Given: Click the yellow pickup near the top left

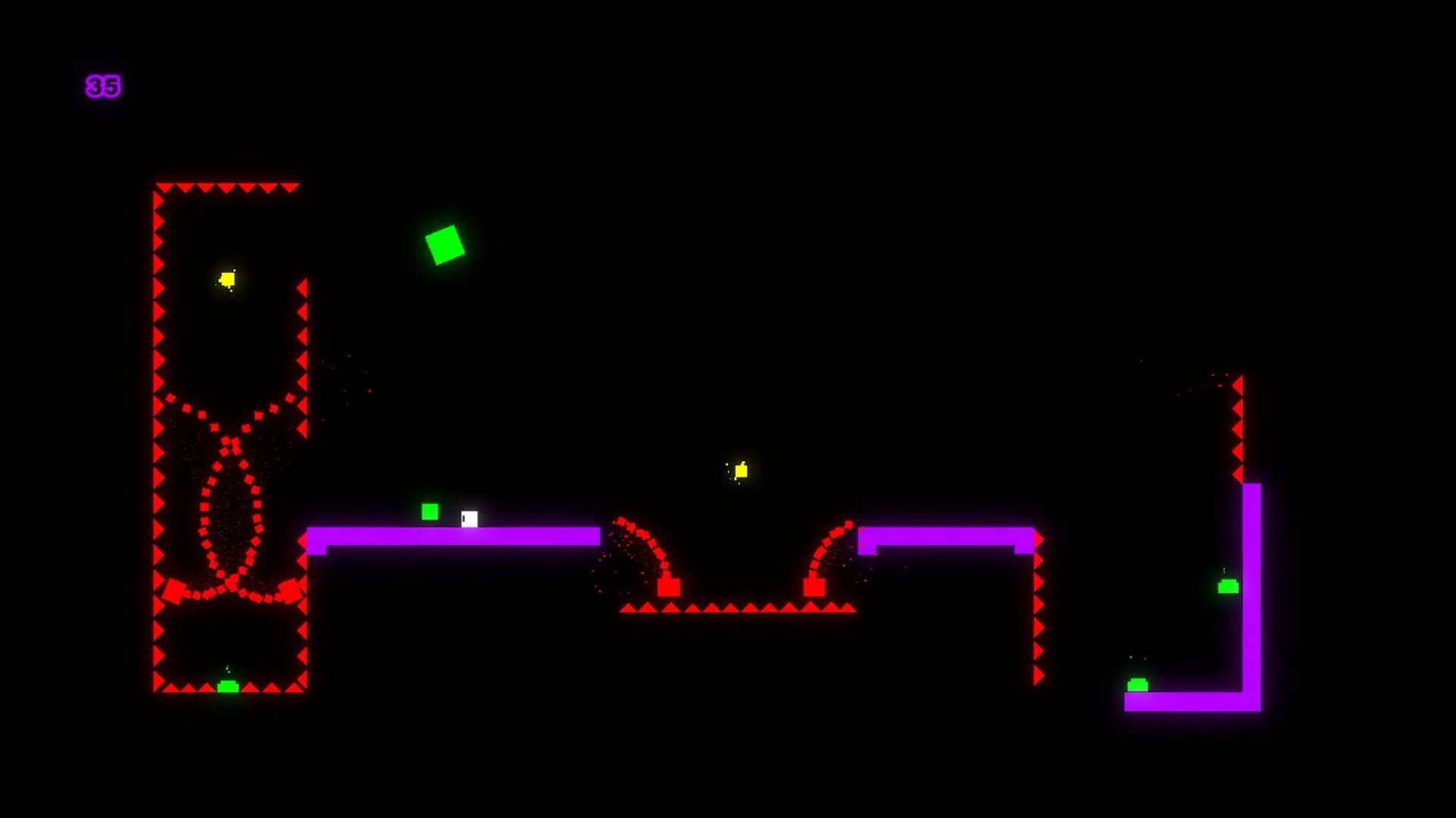Looking at the screenshot, I should (227, 280).
